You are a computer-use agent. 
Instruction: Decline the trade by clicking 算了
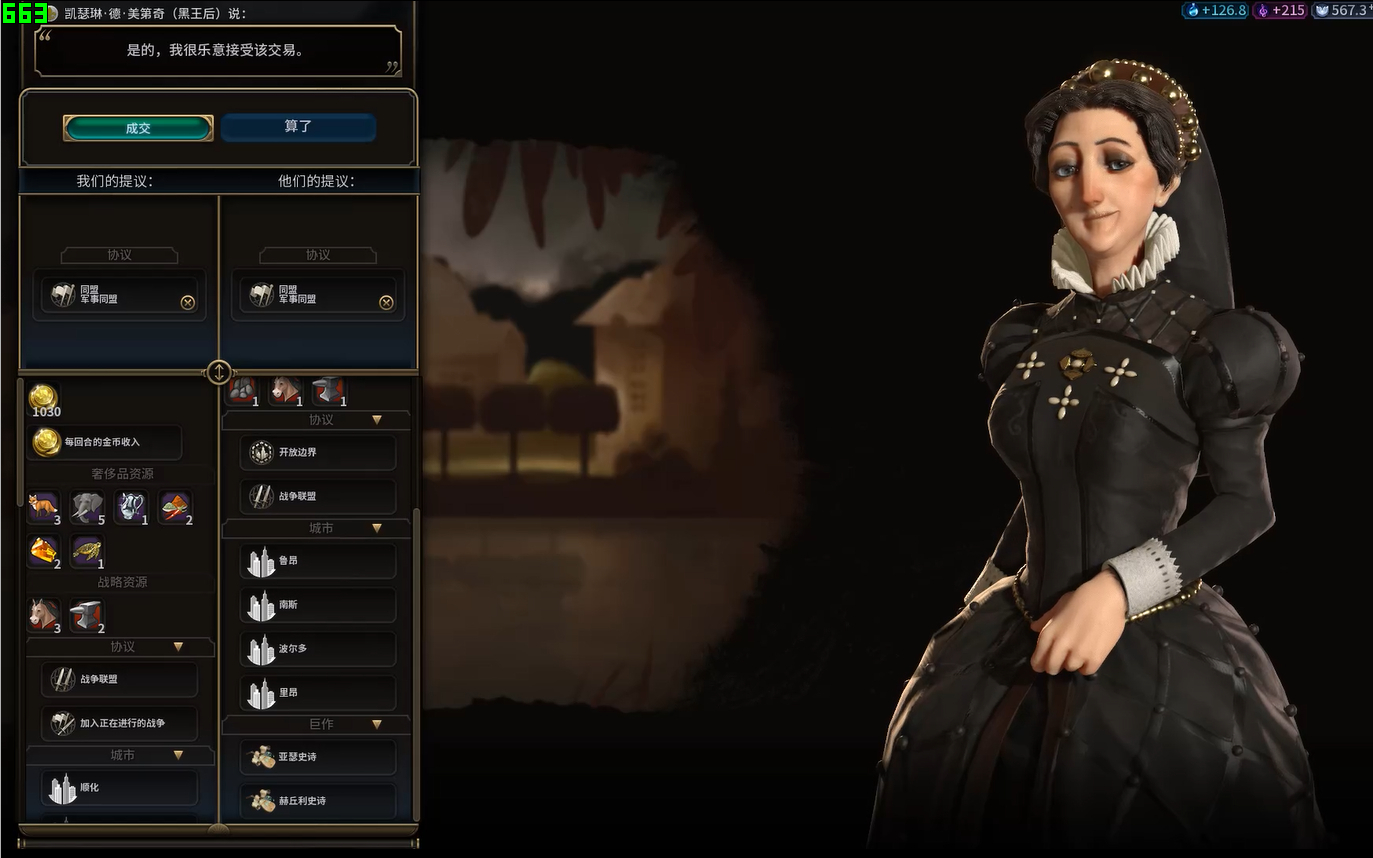pos(298,127)
